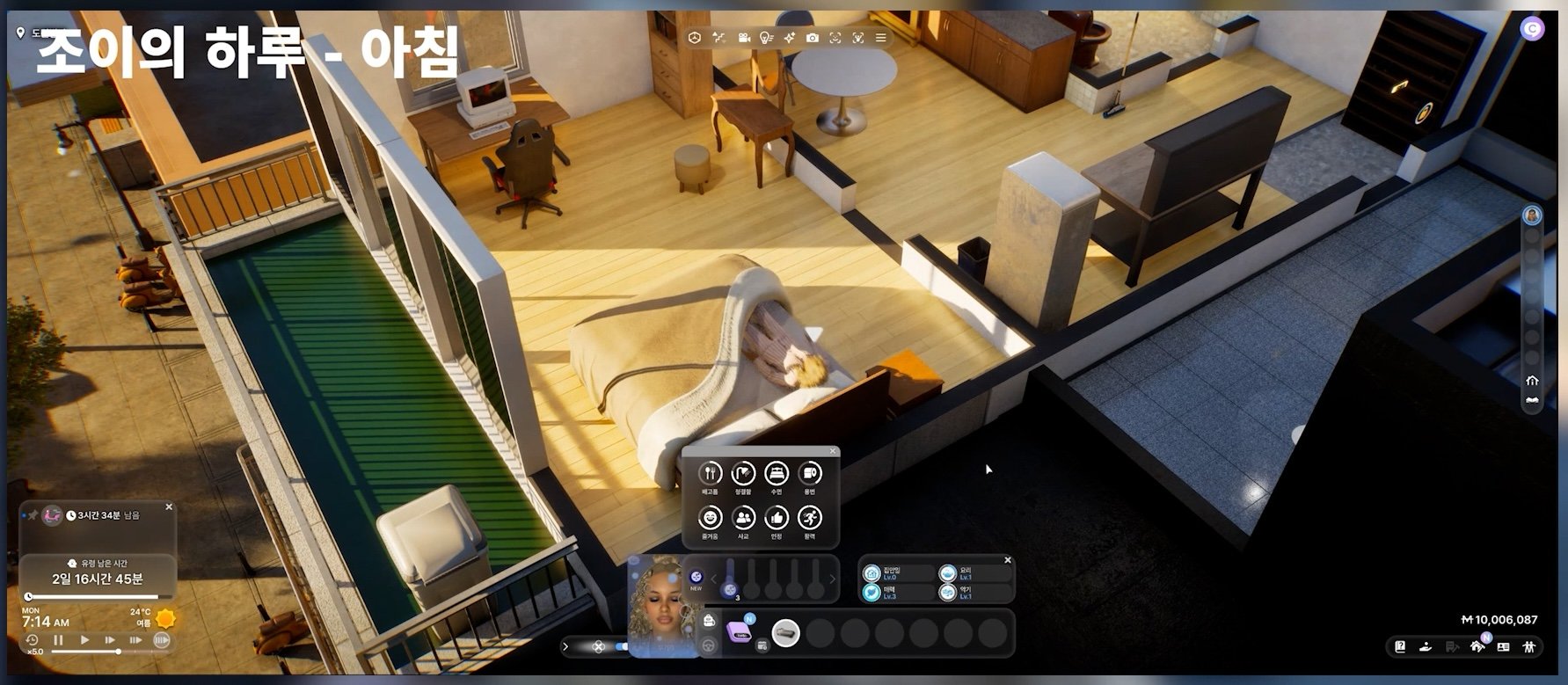
Task: Click the sleep (수면) bed need icon
Action: pos(777,474)
